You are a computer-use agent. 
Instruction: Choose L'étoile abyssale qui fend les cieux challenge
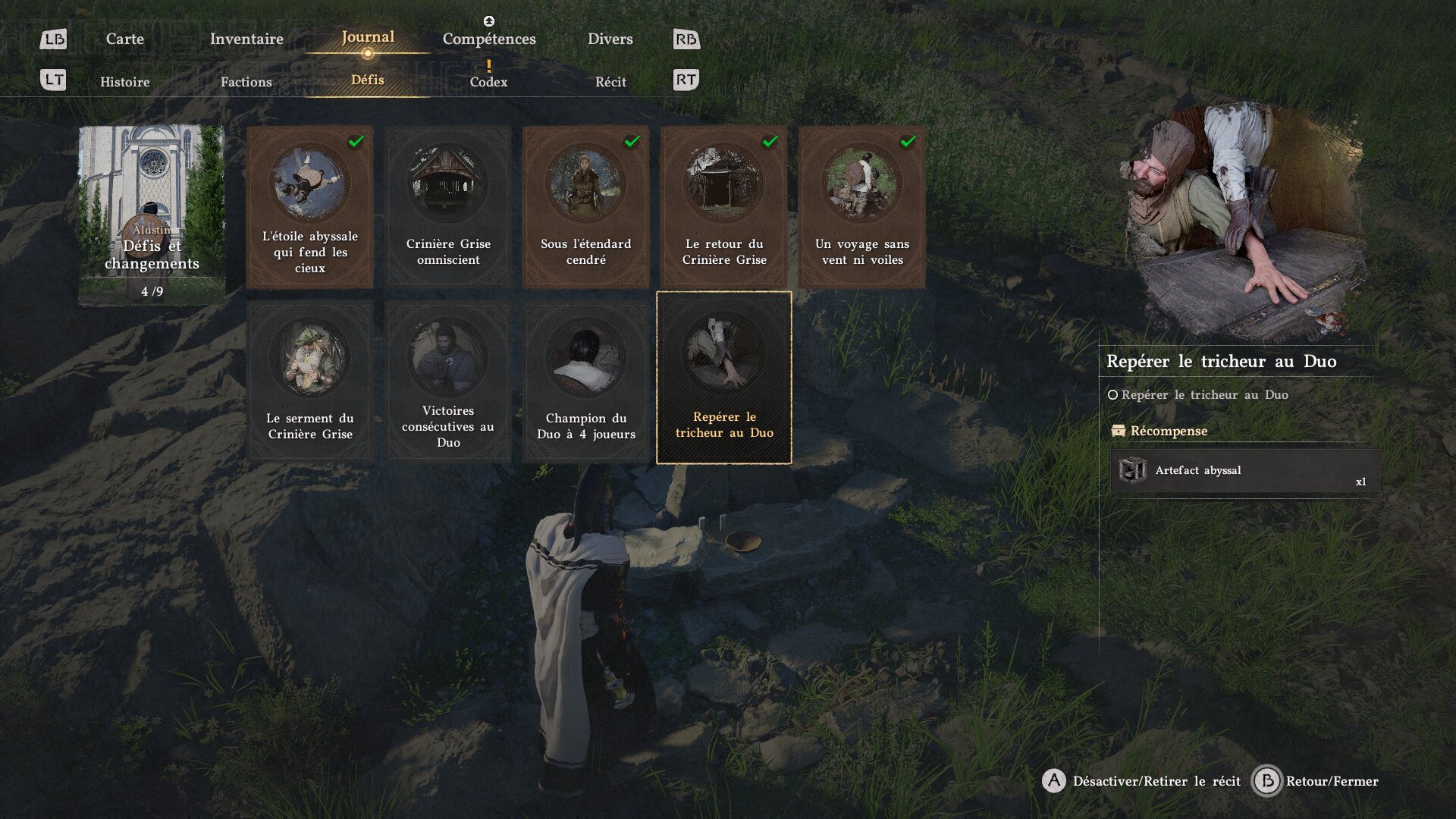(309, 206)
